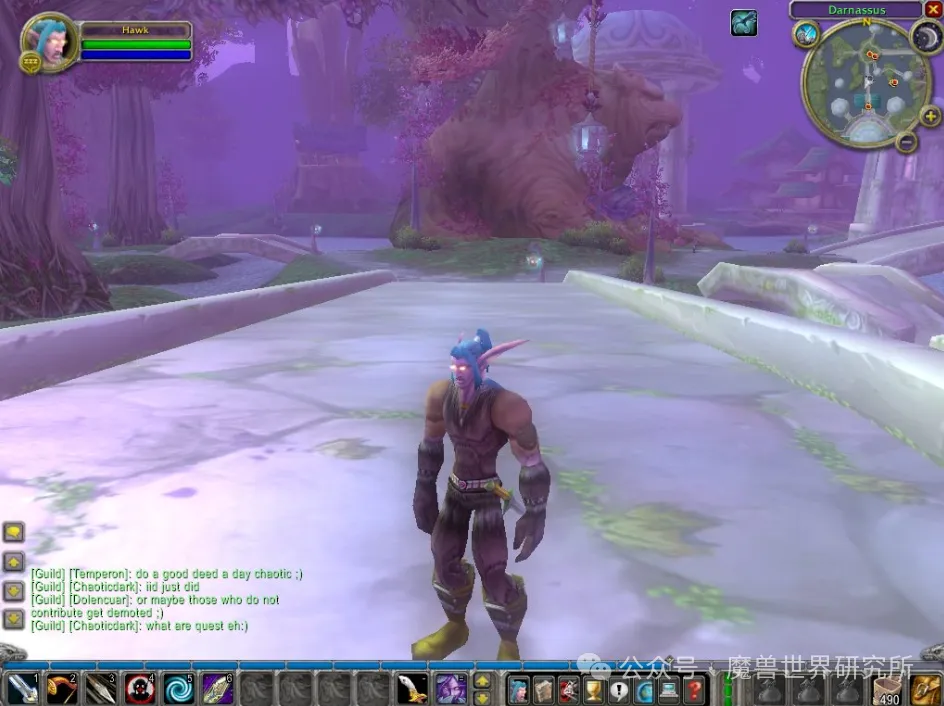
Task: Cast the red-faced ability in slot 4
Action: pos(139,689)
